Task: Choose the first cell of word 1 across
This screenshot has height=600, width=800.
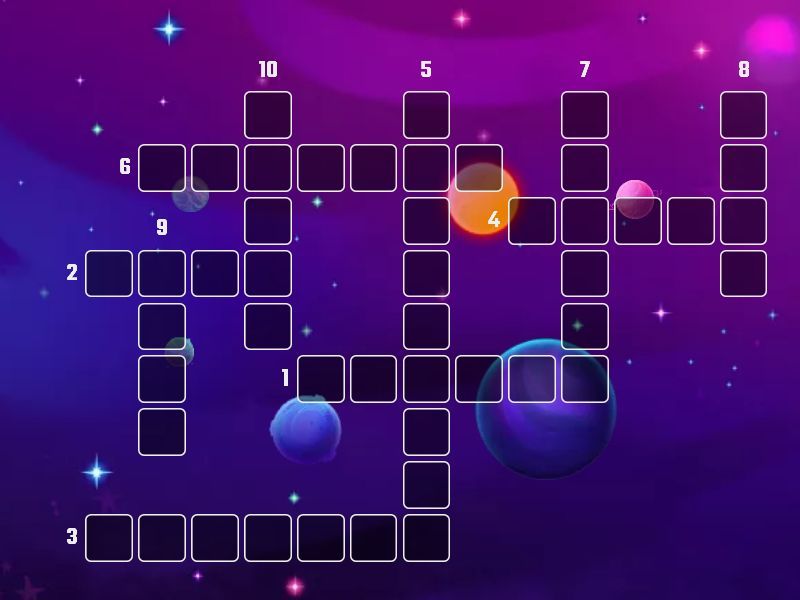Action: coord(321,379)
